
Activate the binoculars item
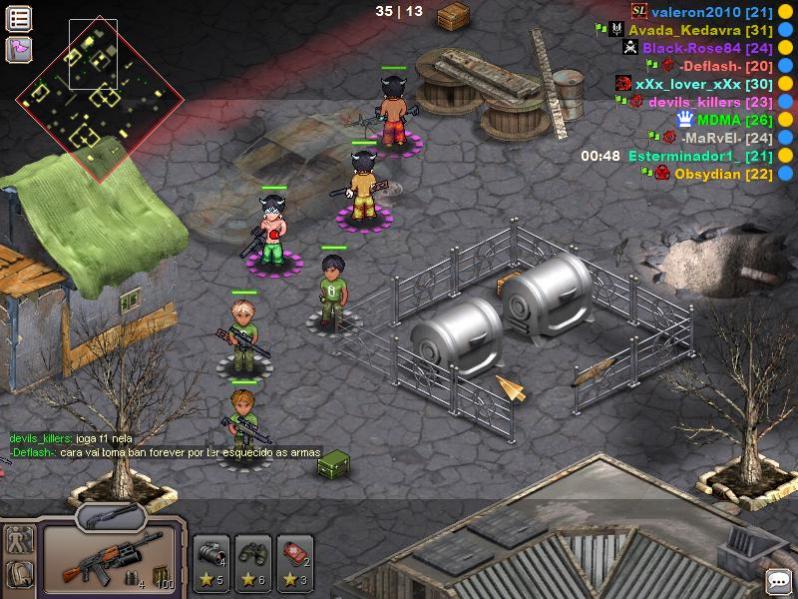[253, 561]
